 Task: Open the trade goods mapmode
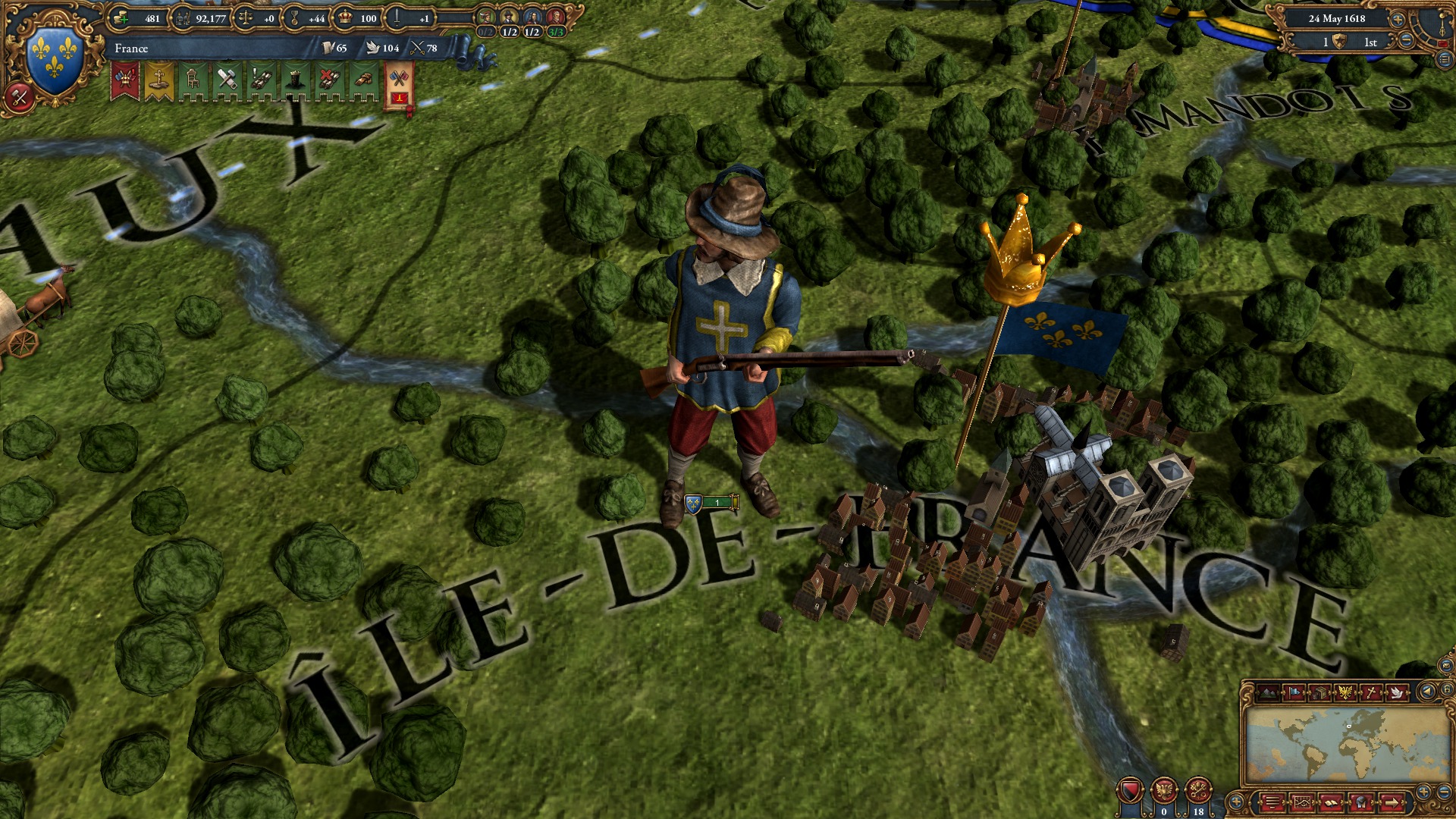tap(1319, 693)
